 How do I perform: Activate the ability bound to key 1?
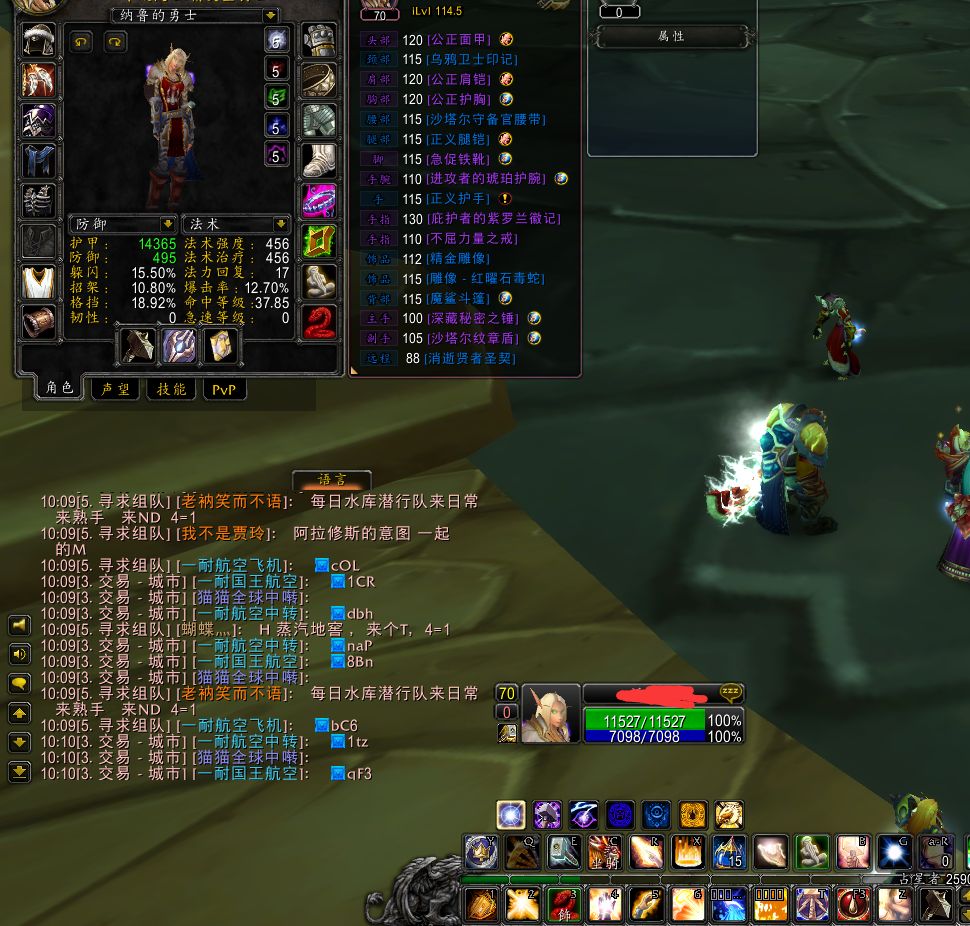[483, 904]
